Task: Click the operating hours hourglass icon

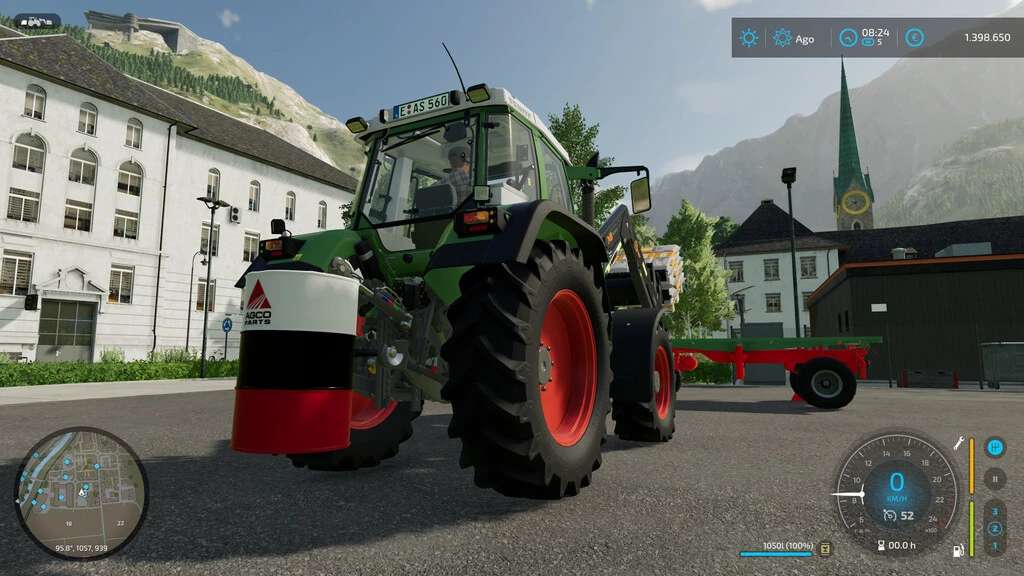Action: (880, 545)
